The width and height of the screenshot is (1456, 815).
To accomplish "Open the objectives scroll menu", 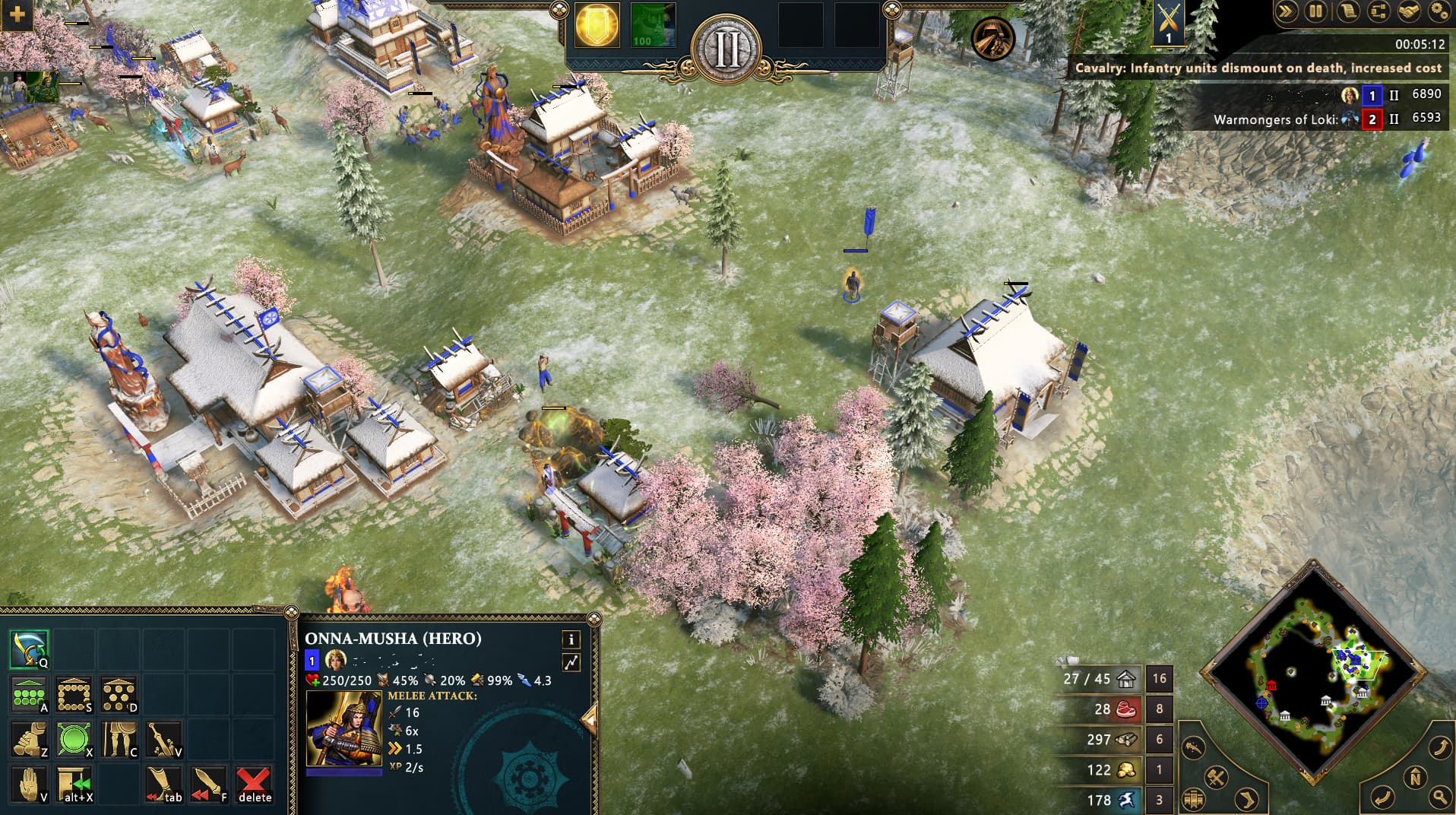I will pyautogui.click(x=1347, y=11).
